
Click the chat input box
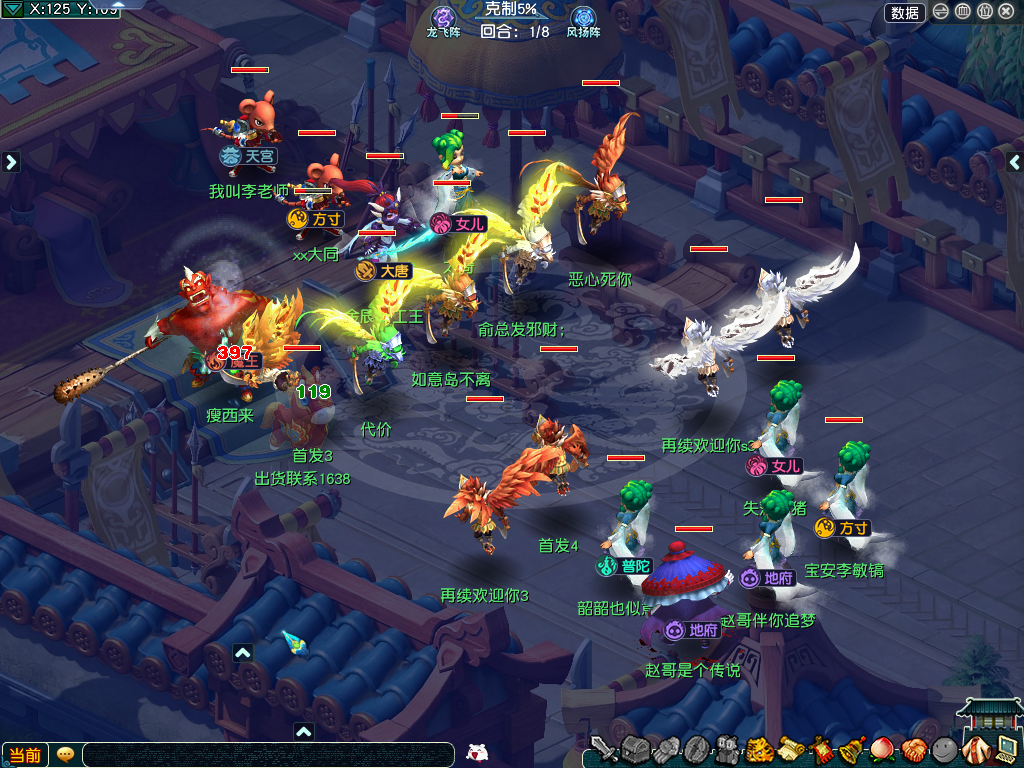click(x=270, y=755)
